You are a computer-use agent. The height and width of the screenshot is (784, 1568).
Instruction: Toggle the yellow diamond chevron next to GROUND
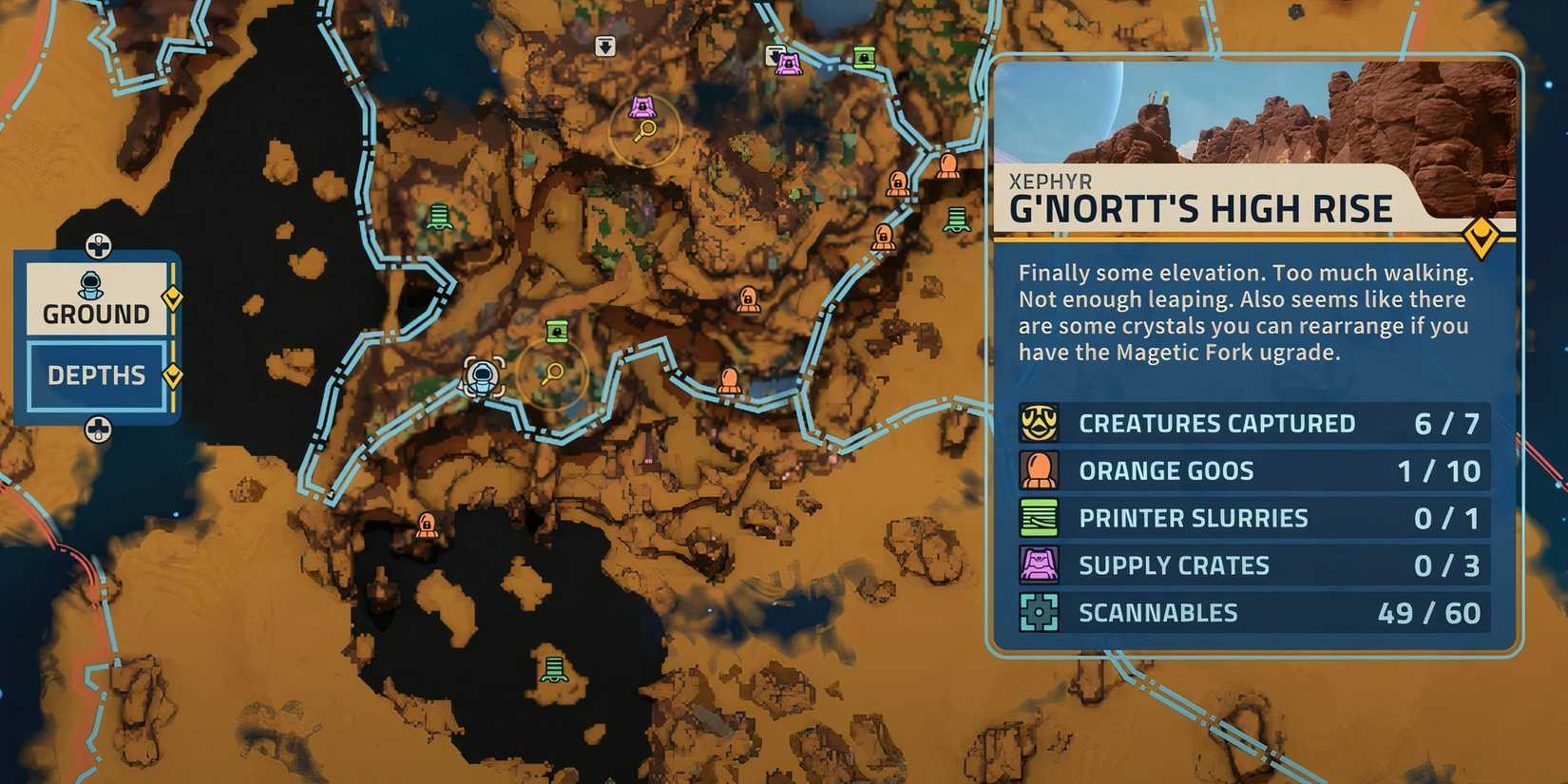click(x=174, y=299)
